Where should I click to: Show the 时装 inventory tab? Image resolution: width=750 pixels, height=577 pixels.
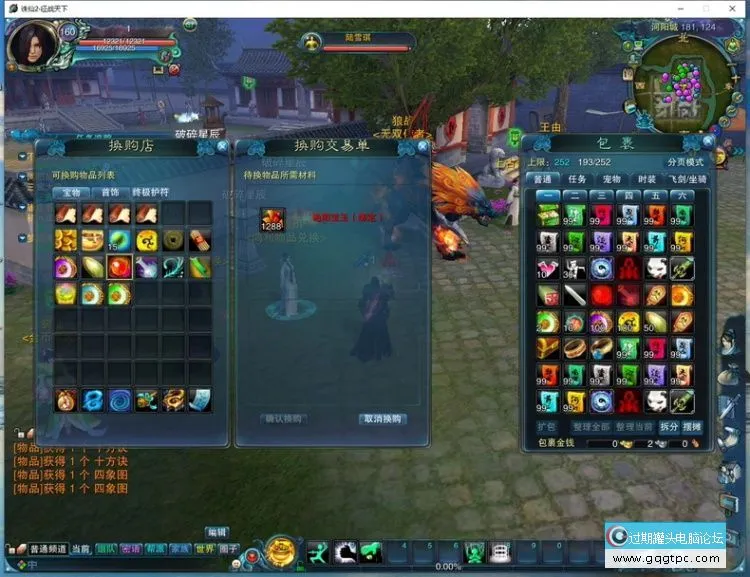click(646, 179)
